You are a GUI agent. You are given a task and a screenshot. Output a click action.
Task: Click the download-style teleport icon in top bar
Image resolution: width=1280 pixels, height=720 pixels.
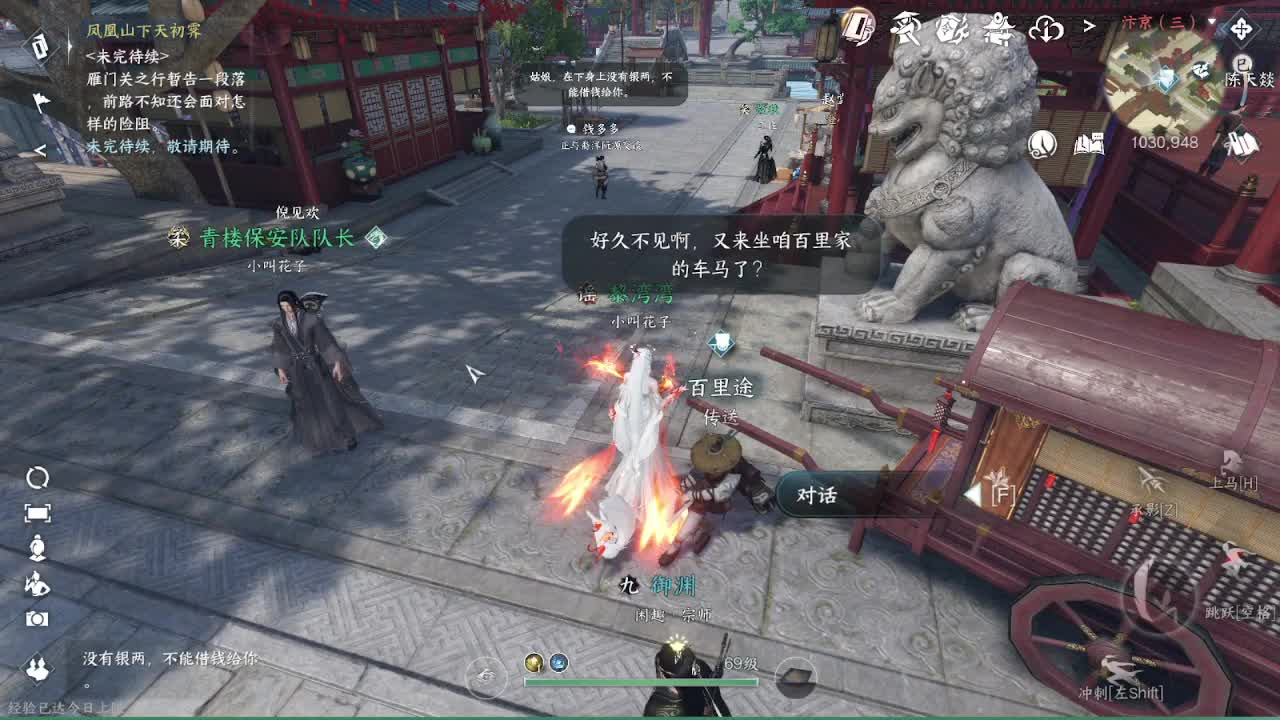1046,30
